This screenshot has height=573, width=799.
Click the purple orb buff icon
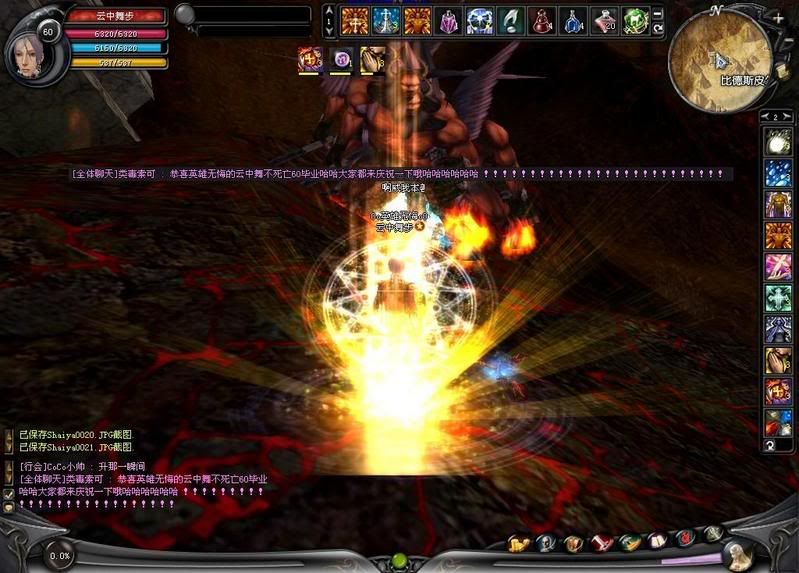[342, 60]
